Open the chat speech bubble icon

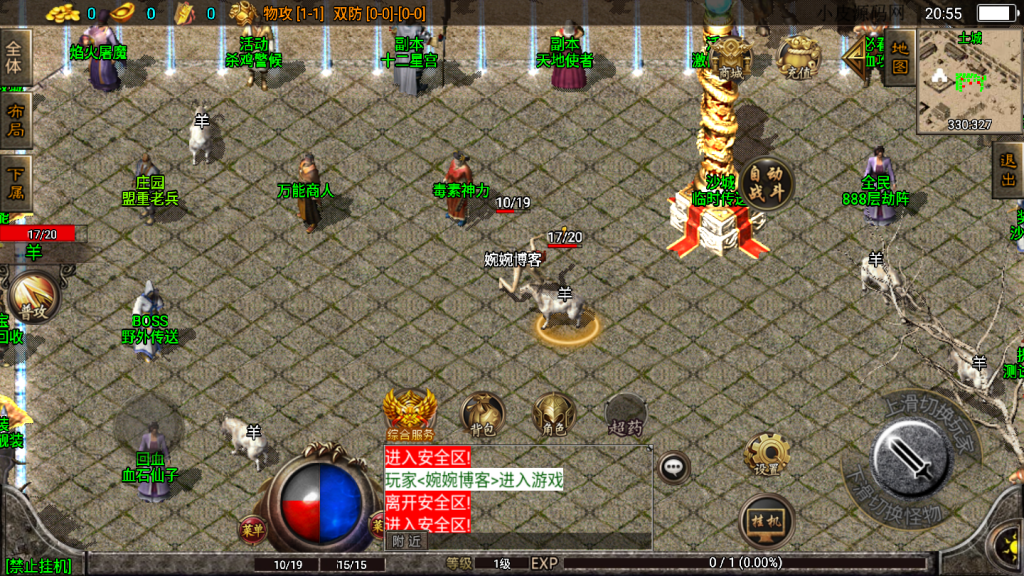pos(674,466)
